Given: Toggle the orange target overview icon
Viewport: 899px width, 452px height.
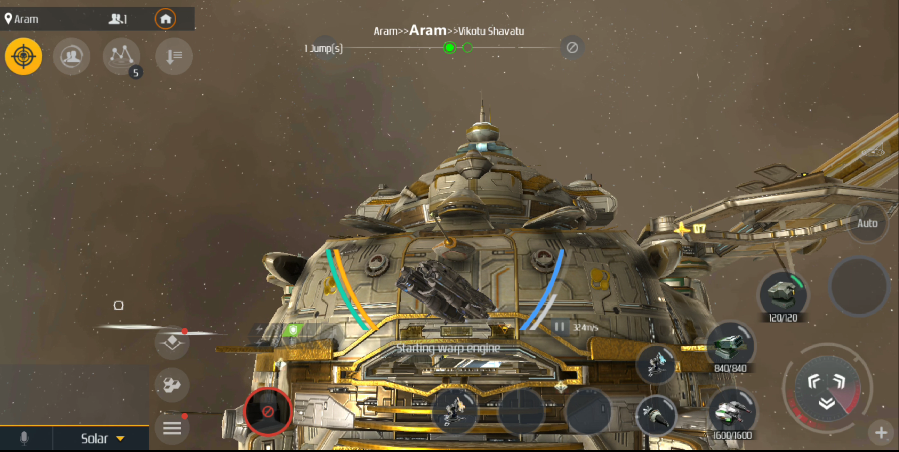Looking at the screenshot, I should [23, 56].
